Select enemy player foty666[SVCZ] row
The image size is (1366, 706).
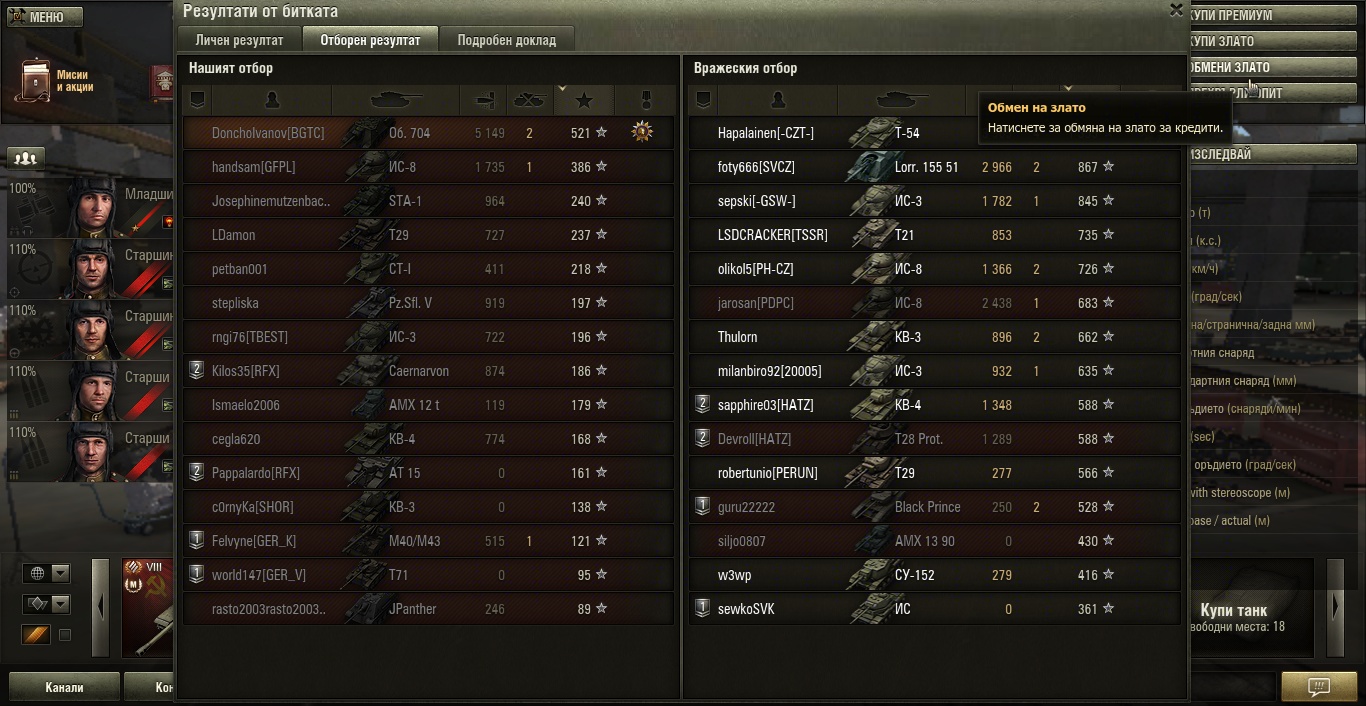(756, 167)
